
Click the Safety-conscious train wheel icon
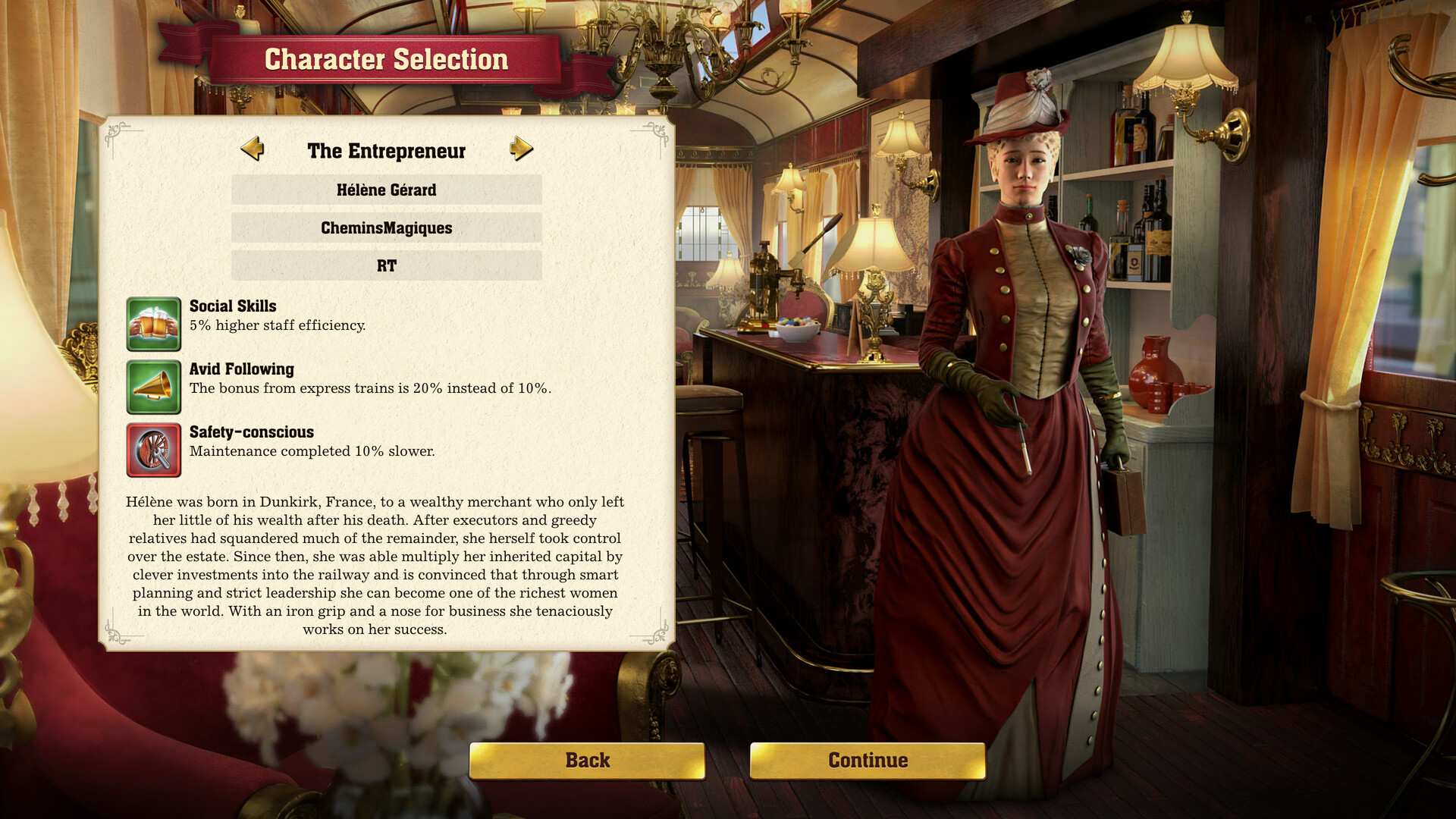pos(154,449)
